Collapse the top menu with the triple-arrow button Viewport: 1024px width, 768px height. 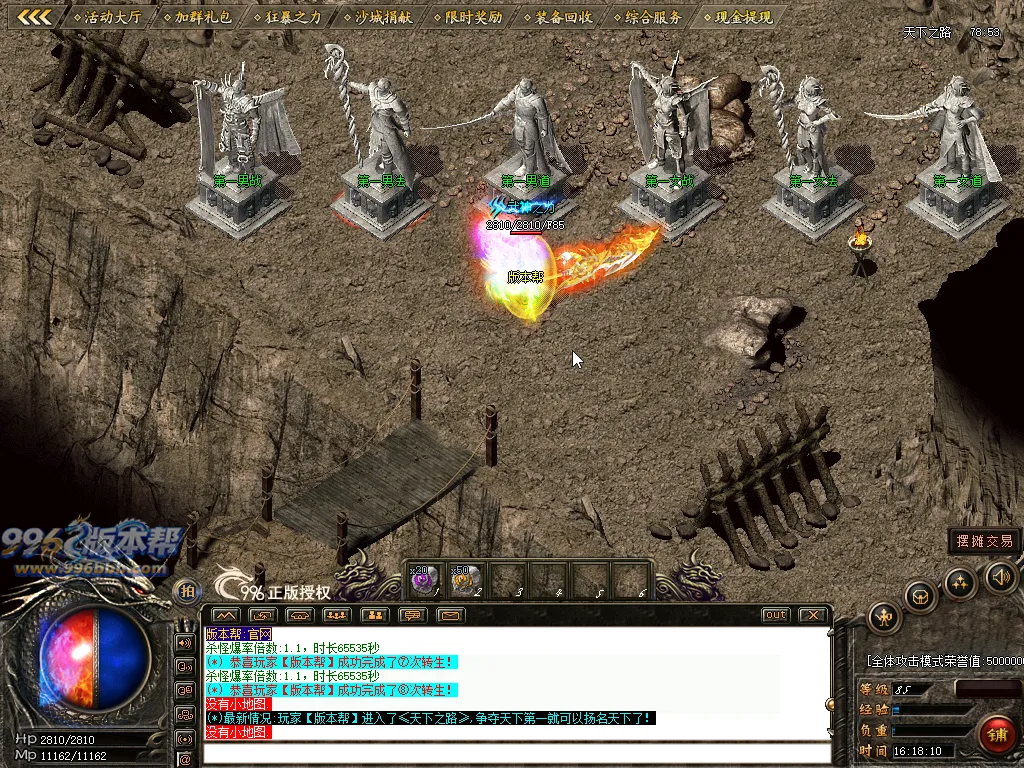(x=35, y=17)
